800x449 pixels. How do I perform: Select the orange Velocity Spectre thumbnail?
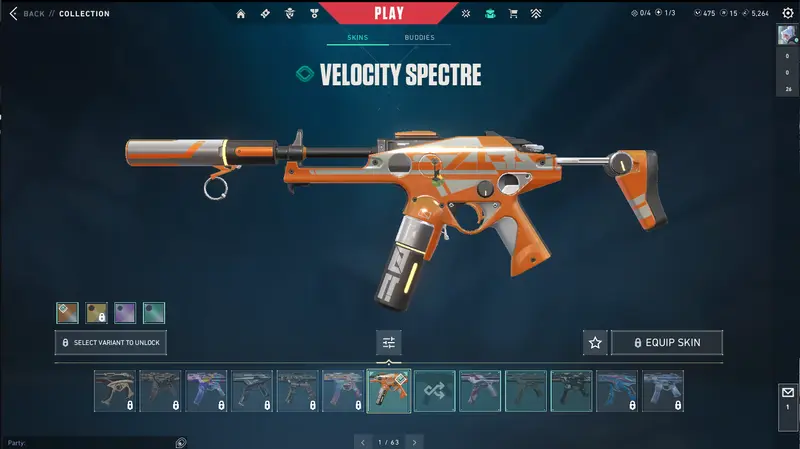389,391
